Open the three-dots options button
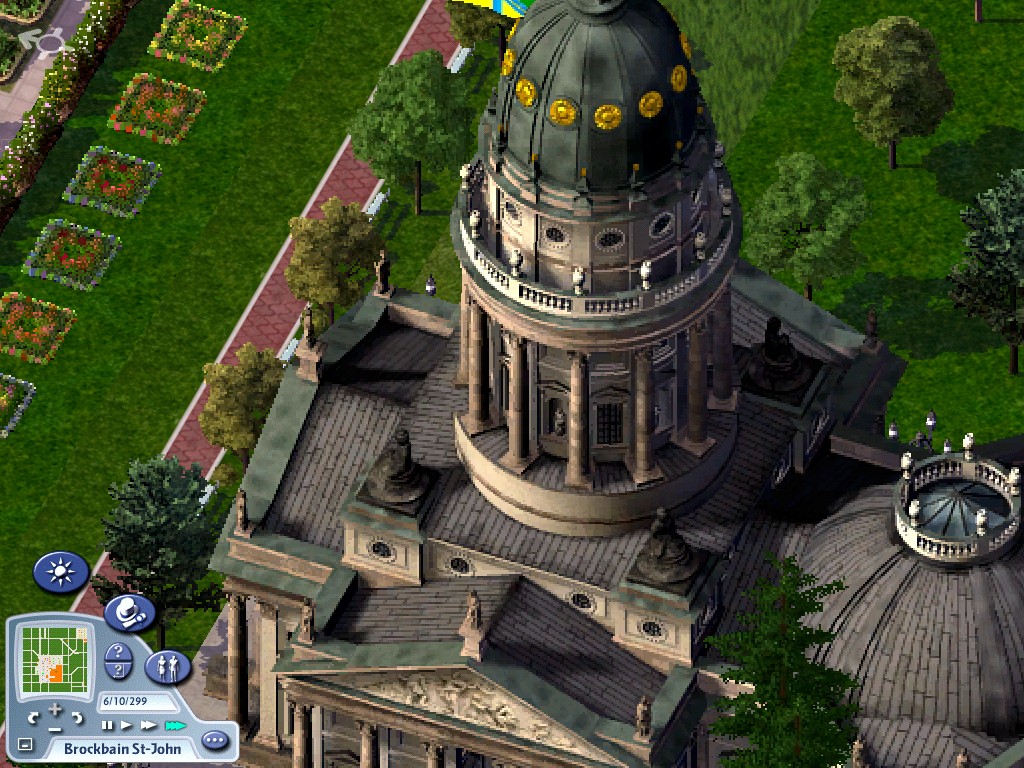Image resolution: width=1024 pixels, height=768 pixels. coord(214,741)
